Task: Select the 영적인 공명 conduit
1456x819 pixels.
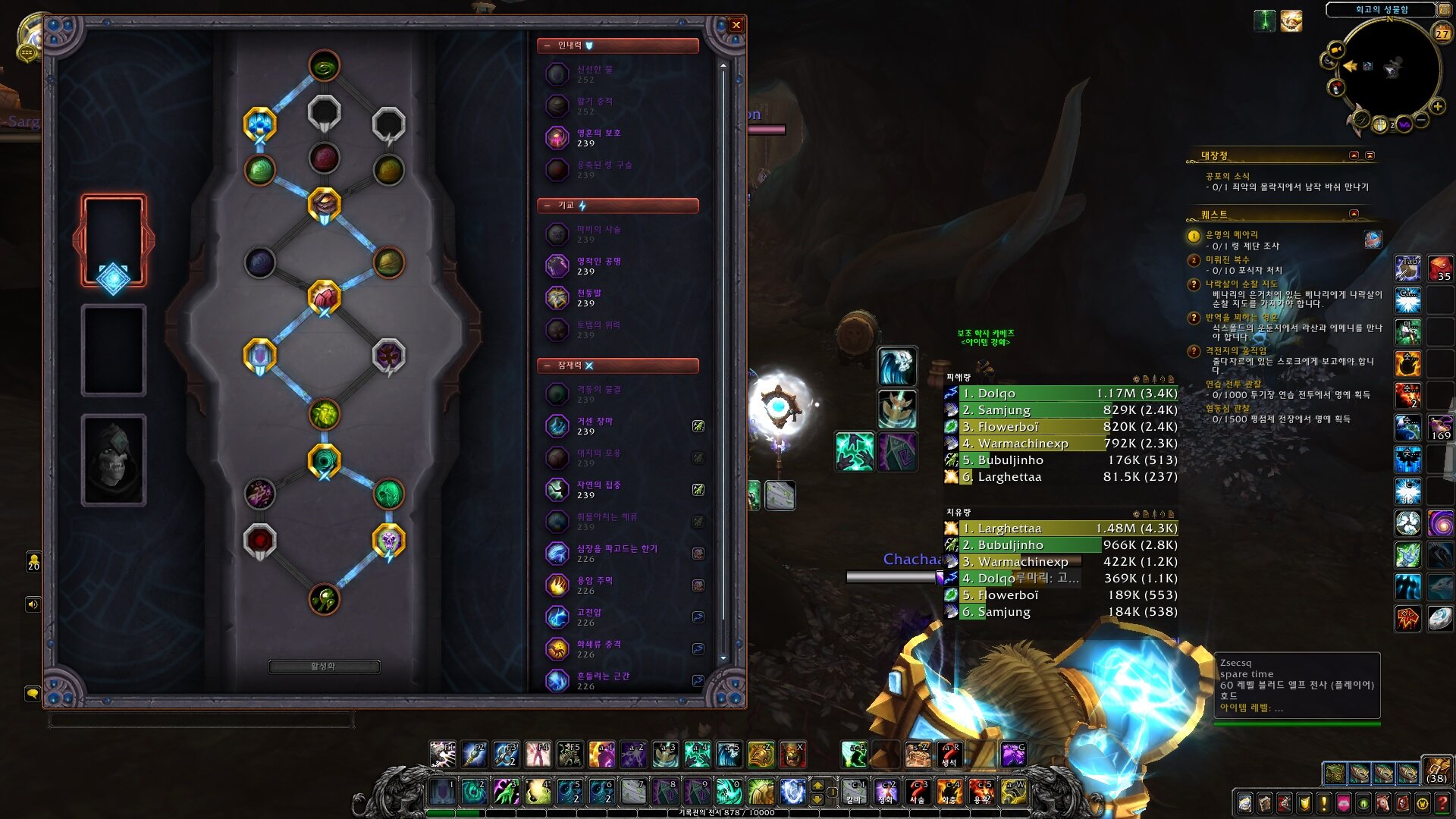Action: click(599, 266)
